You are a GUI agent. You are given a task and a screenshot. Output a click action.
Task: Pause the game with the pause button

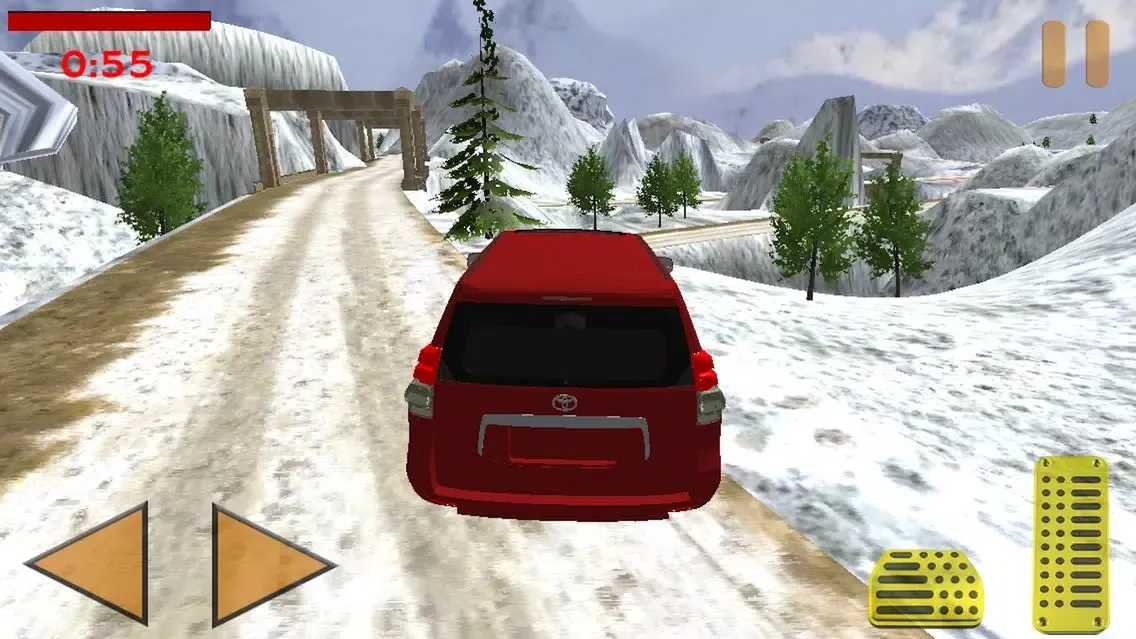coord(1075,53)
